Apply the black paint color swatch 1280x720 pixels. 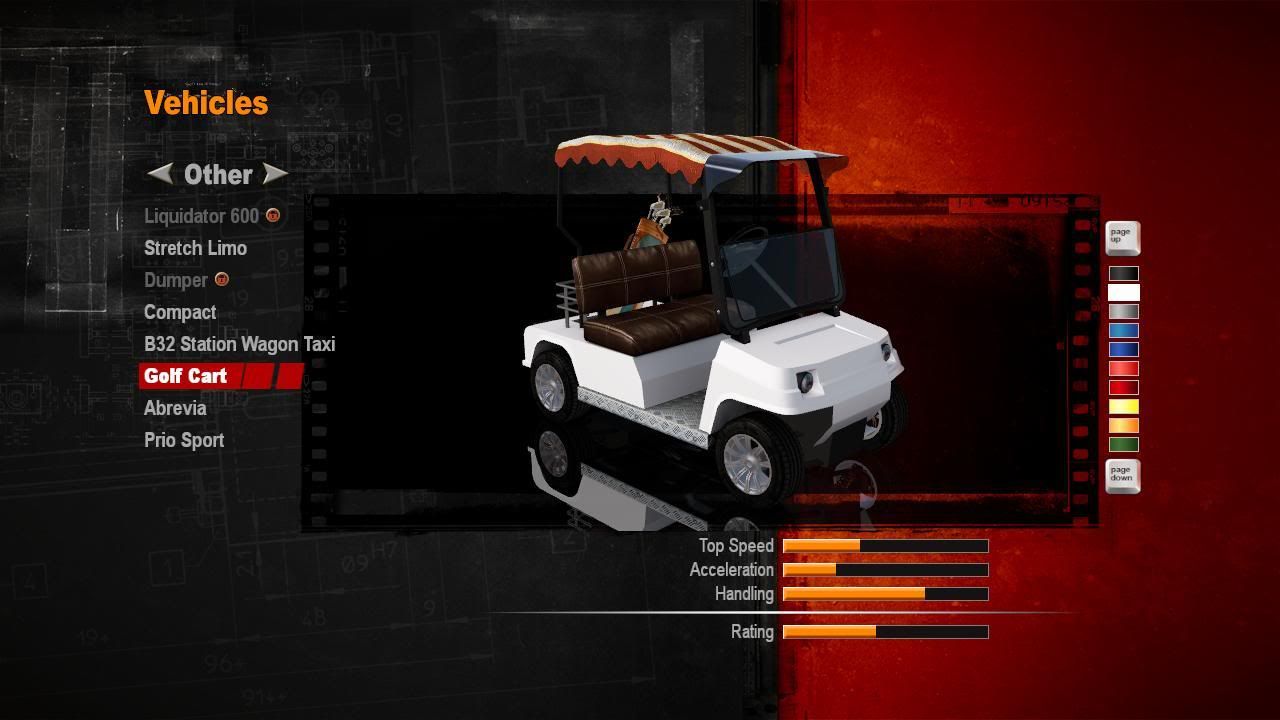point(1123,273)
